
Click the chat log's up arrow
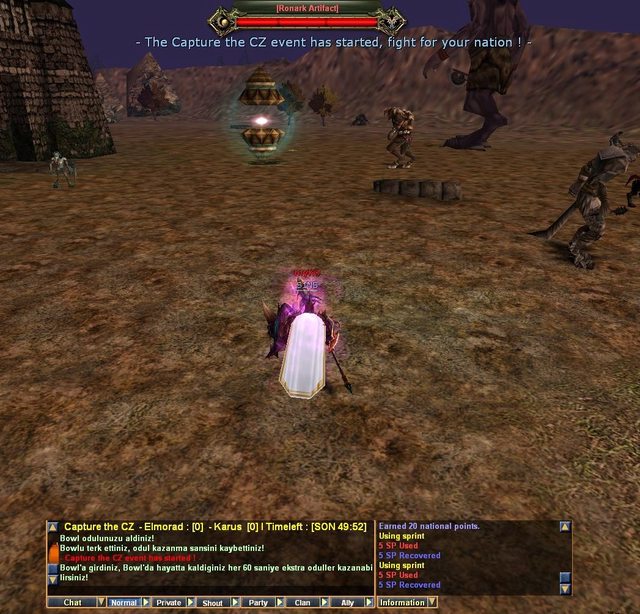point(53,526)
